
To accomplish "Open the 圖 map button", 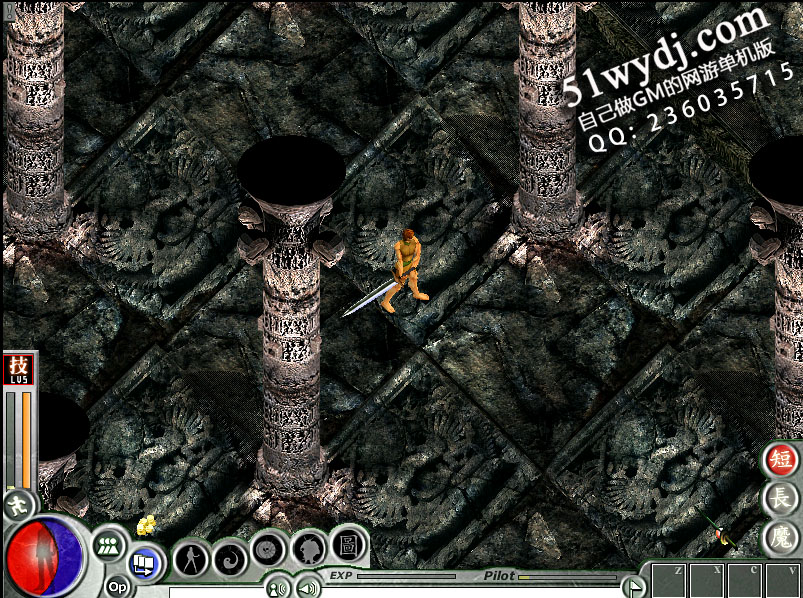I will click(348, 544).
